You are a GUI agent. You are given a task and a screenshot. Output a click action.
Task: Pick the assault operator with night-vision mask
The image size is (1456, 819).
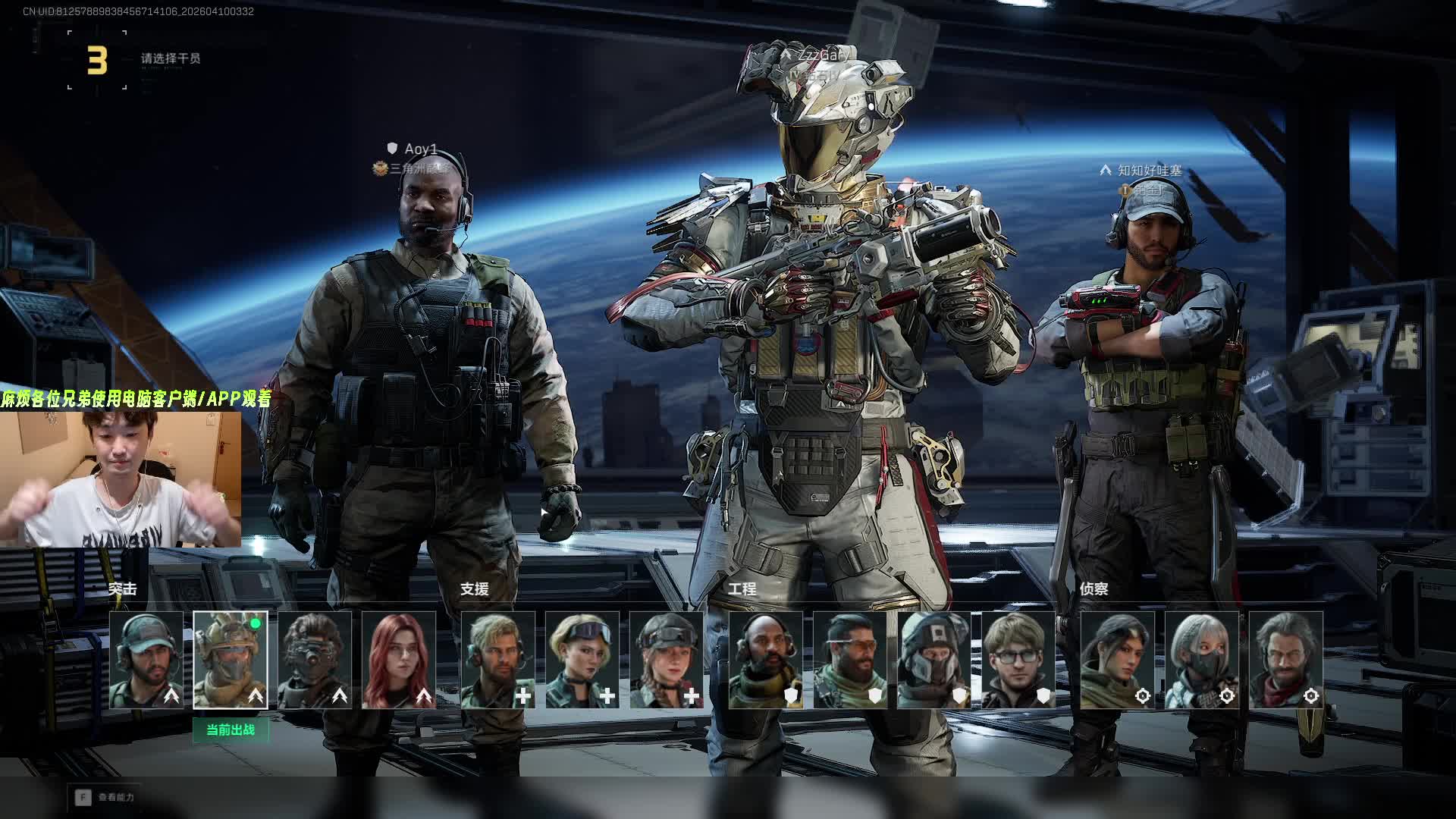[315, 660]
